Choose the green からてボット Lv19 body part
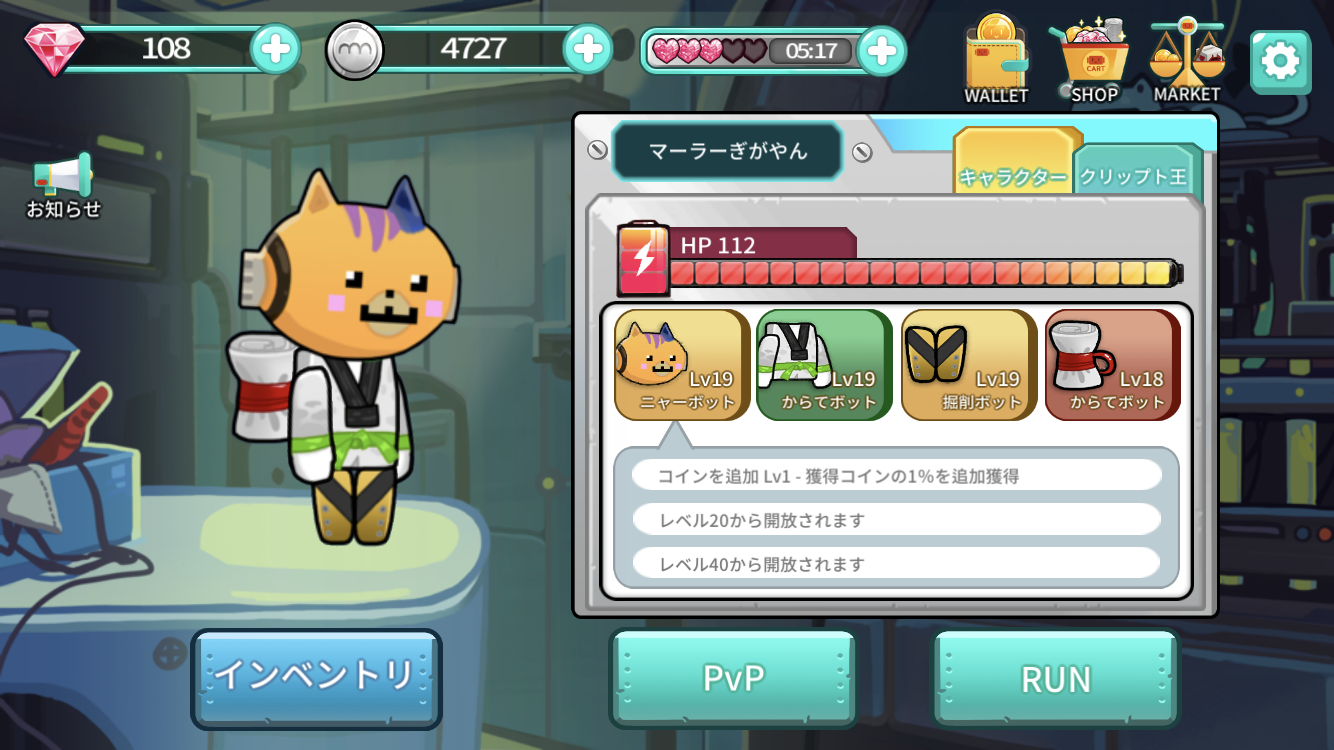 824,364
